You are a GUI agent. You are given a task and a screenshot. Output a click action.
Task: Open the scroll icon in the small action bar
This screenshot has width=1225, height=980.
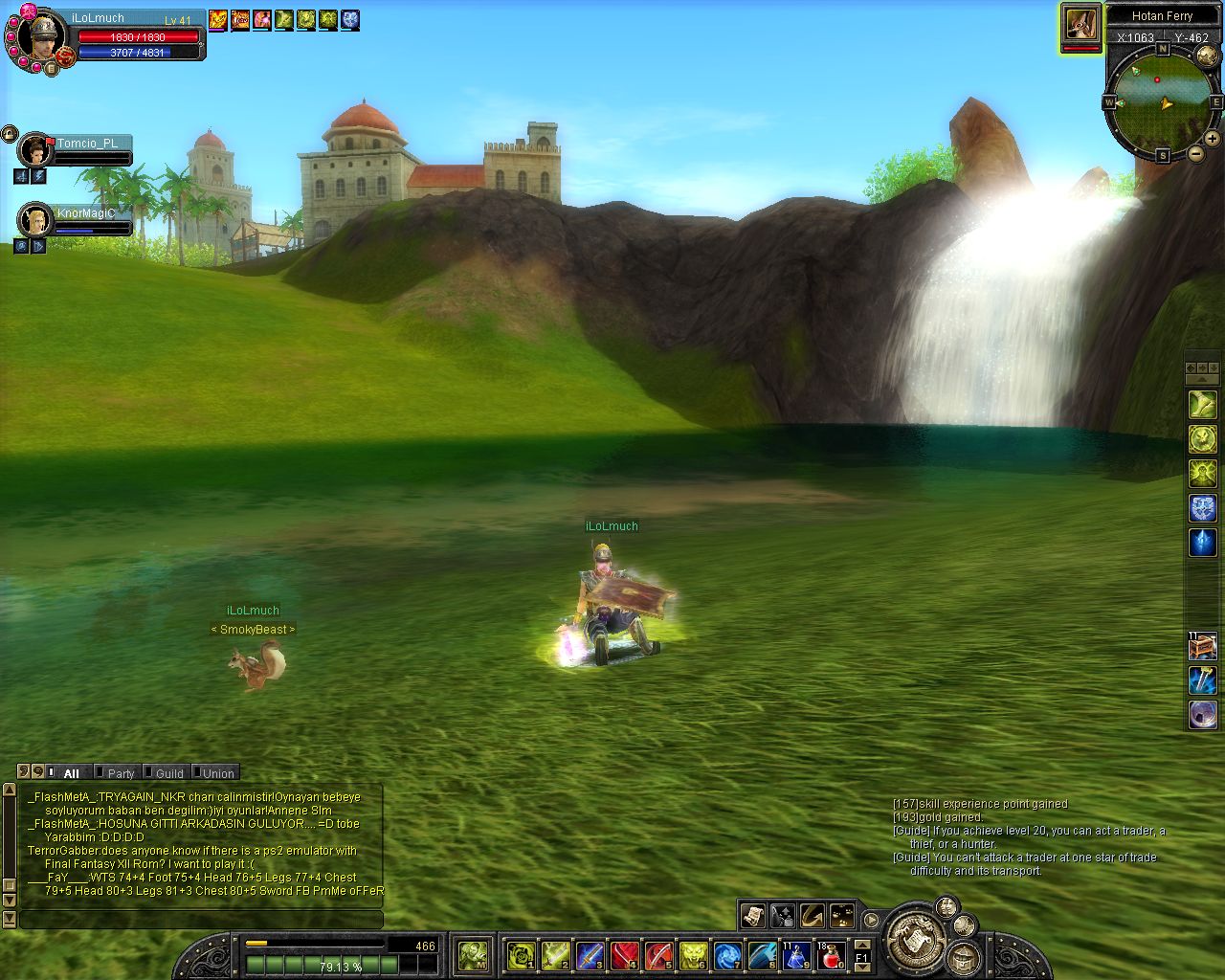753,916
